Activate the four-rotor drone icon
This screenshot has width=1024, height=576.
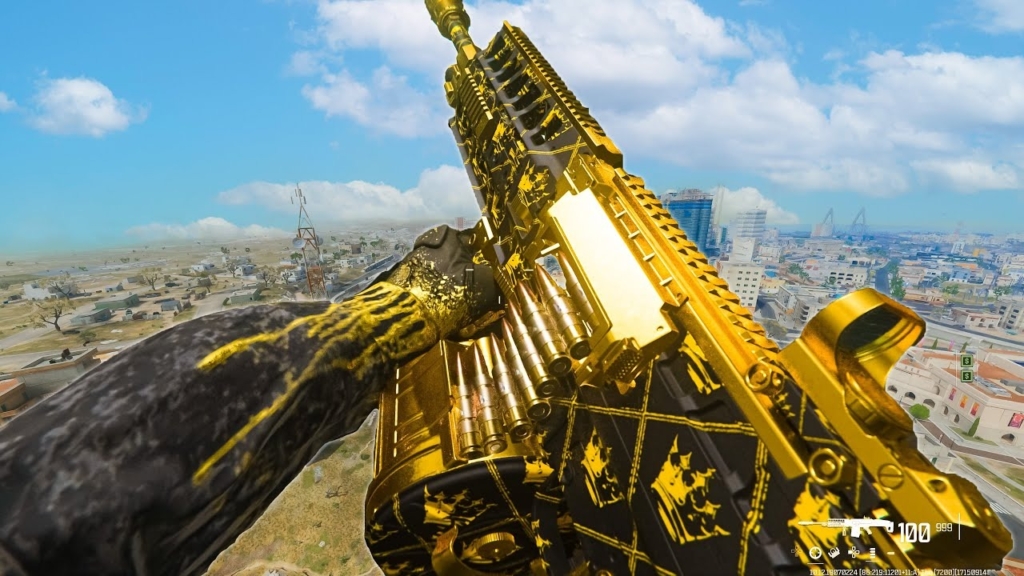[x=854, y=552]
